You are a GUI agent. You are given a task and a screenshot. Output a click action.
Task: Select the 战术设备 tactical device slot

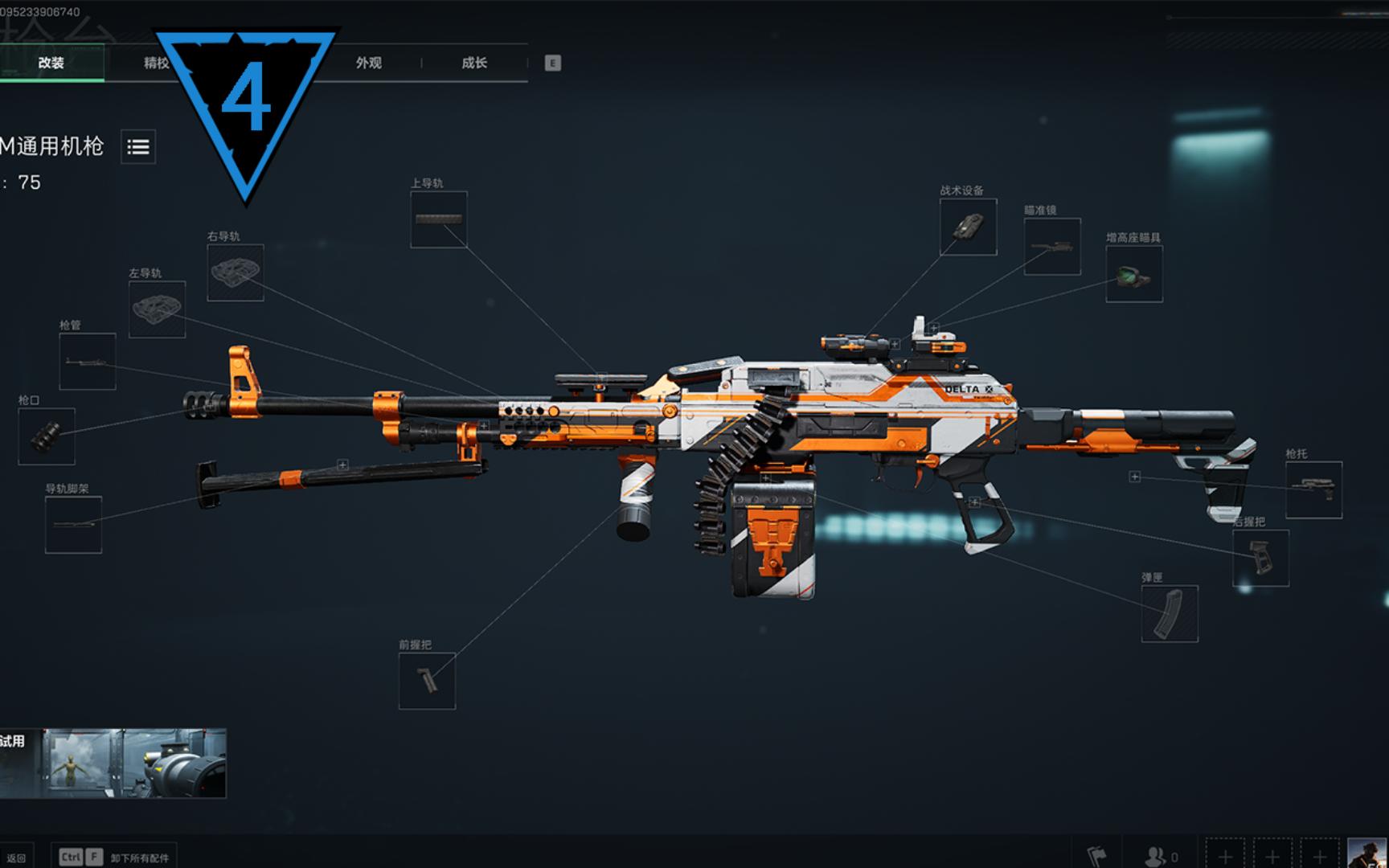point(969,227)
